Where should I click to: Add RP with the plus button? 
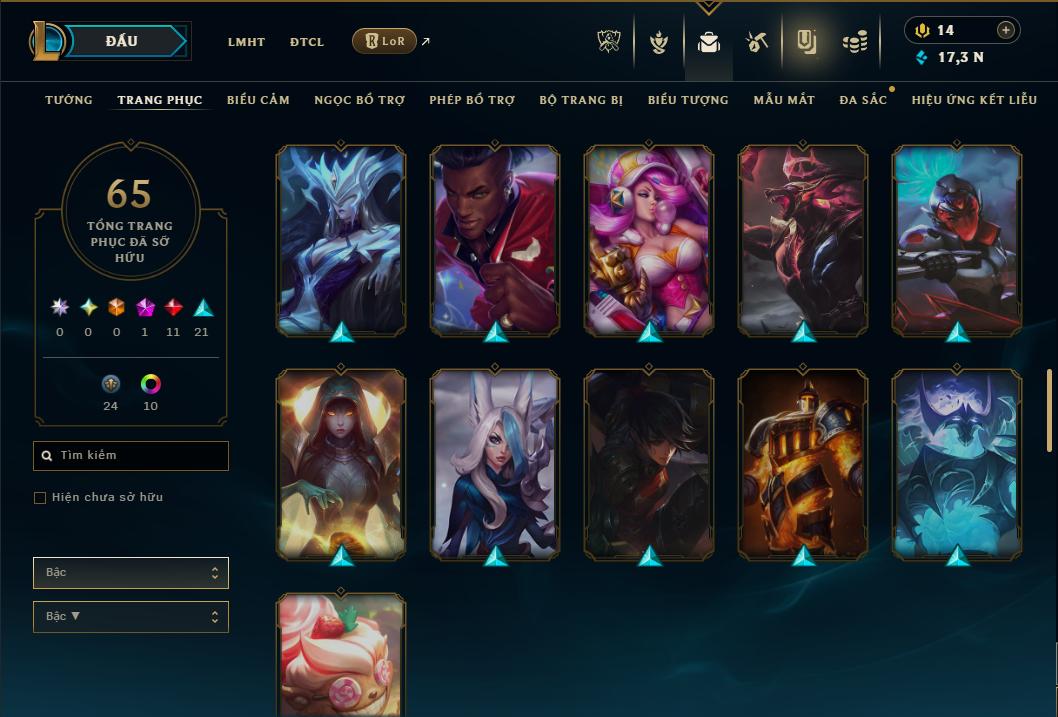pyautogui.click(x=1006, y=30)
